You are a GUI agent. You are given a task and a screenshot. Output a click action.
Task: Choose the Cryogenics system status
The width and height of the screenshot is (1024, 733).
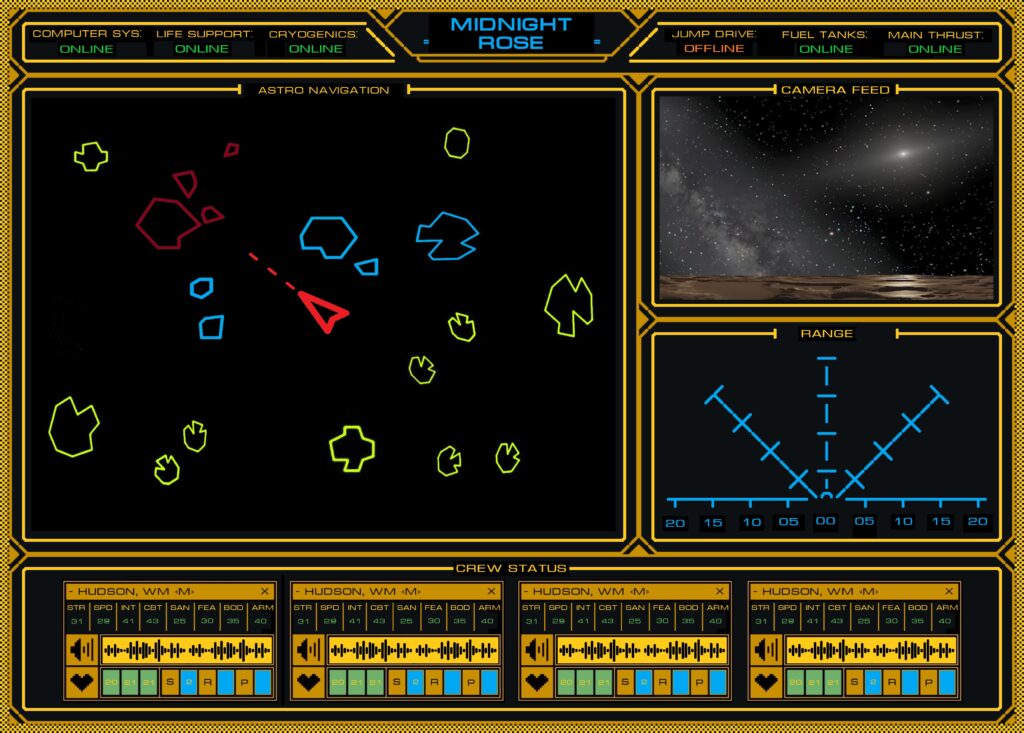click(x=314, y=48)
